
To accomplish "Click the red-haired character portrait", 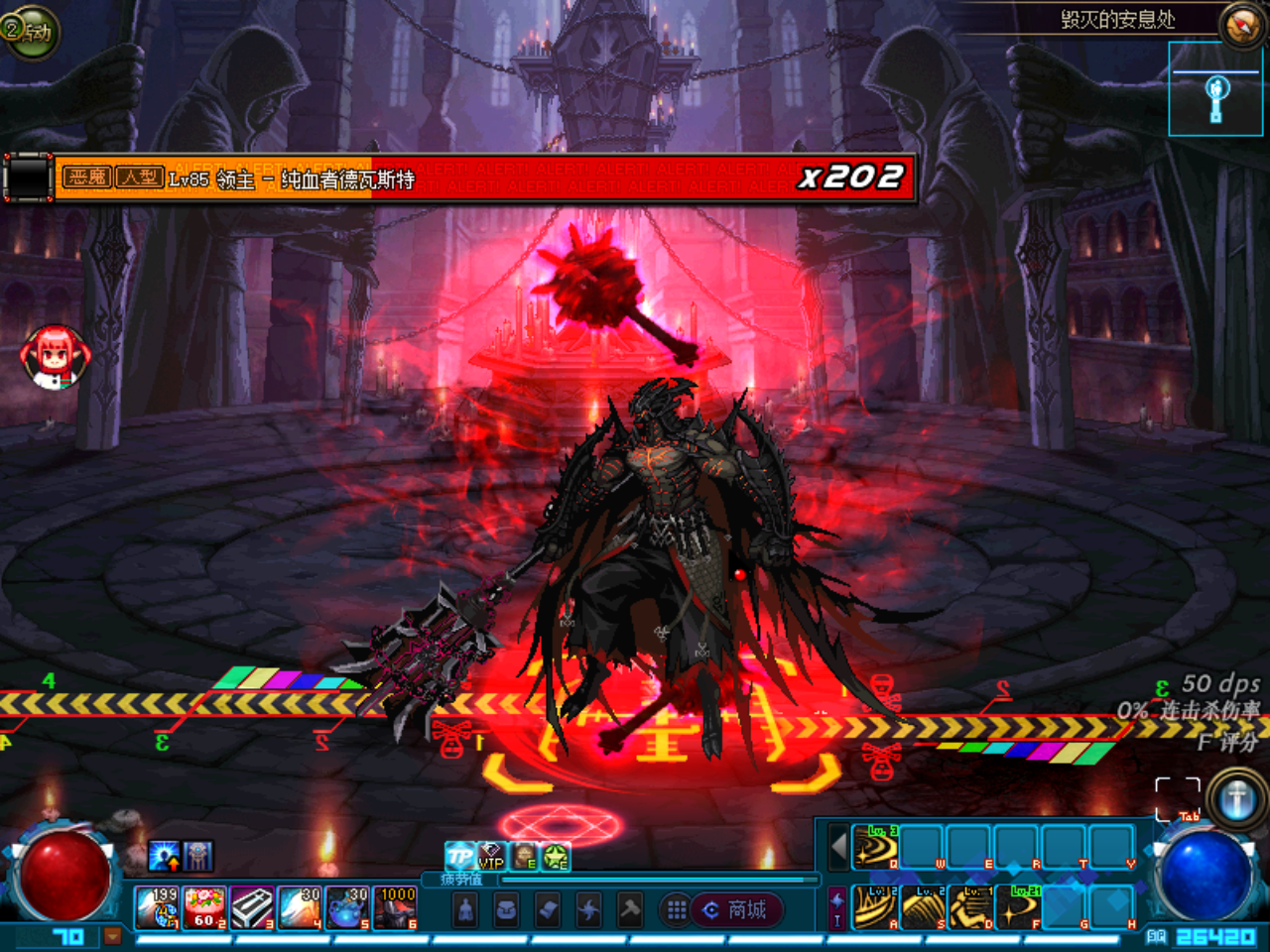I will pos(56,355).
